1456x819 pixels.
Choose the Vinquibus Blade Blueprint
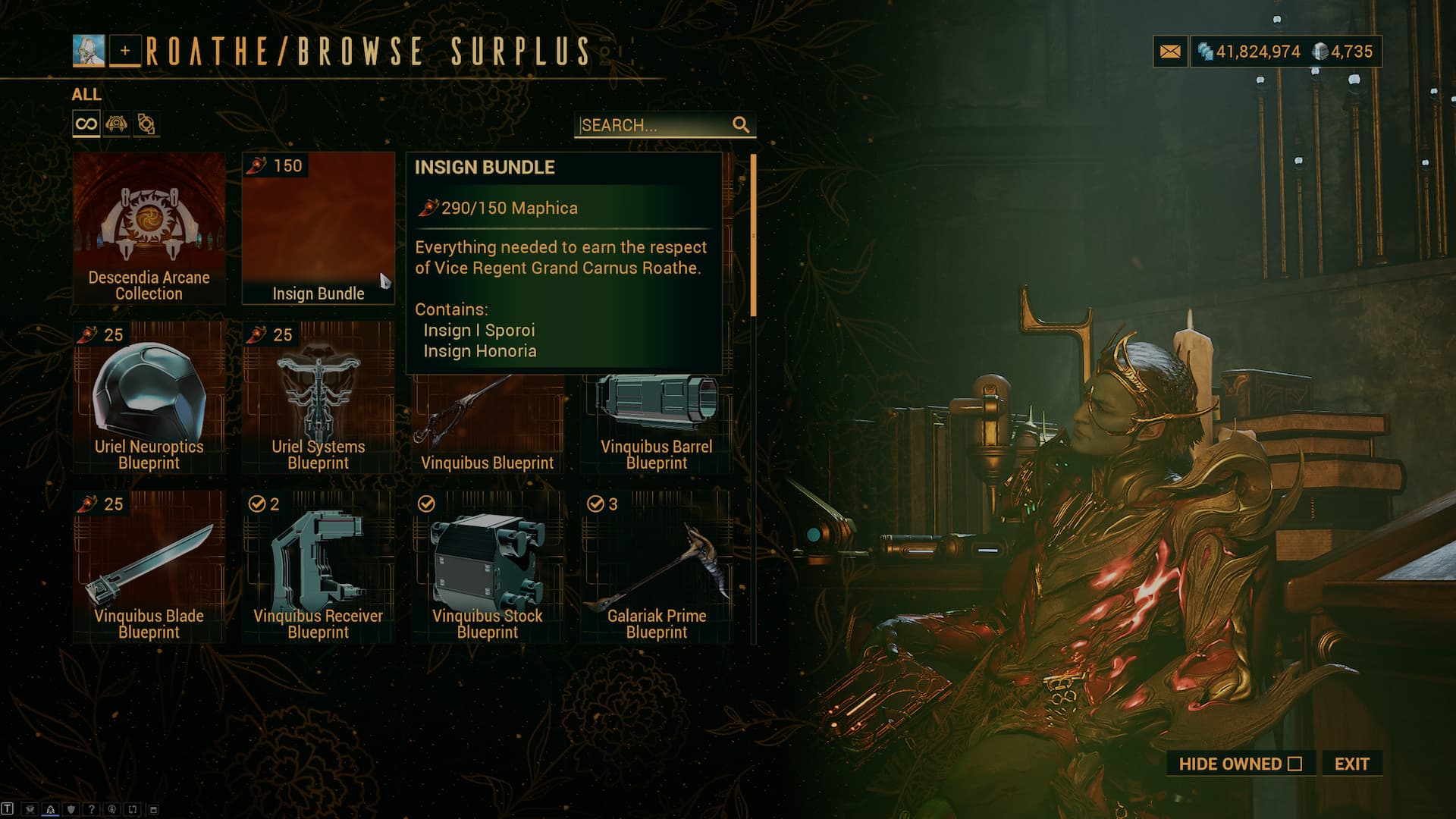click(149, 566)
